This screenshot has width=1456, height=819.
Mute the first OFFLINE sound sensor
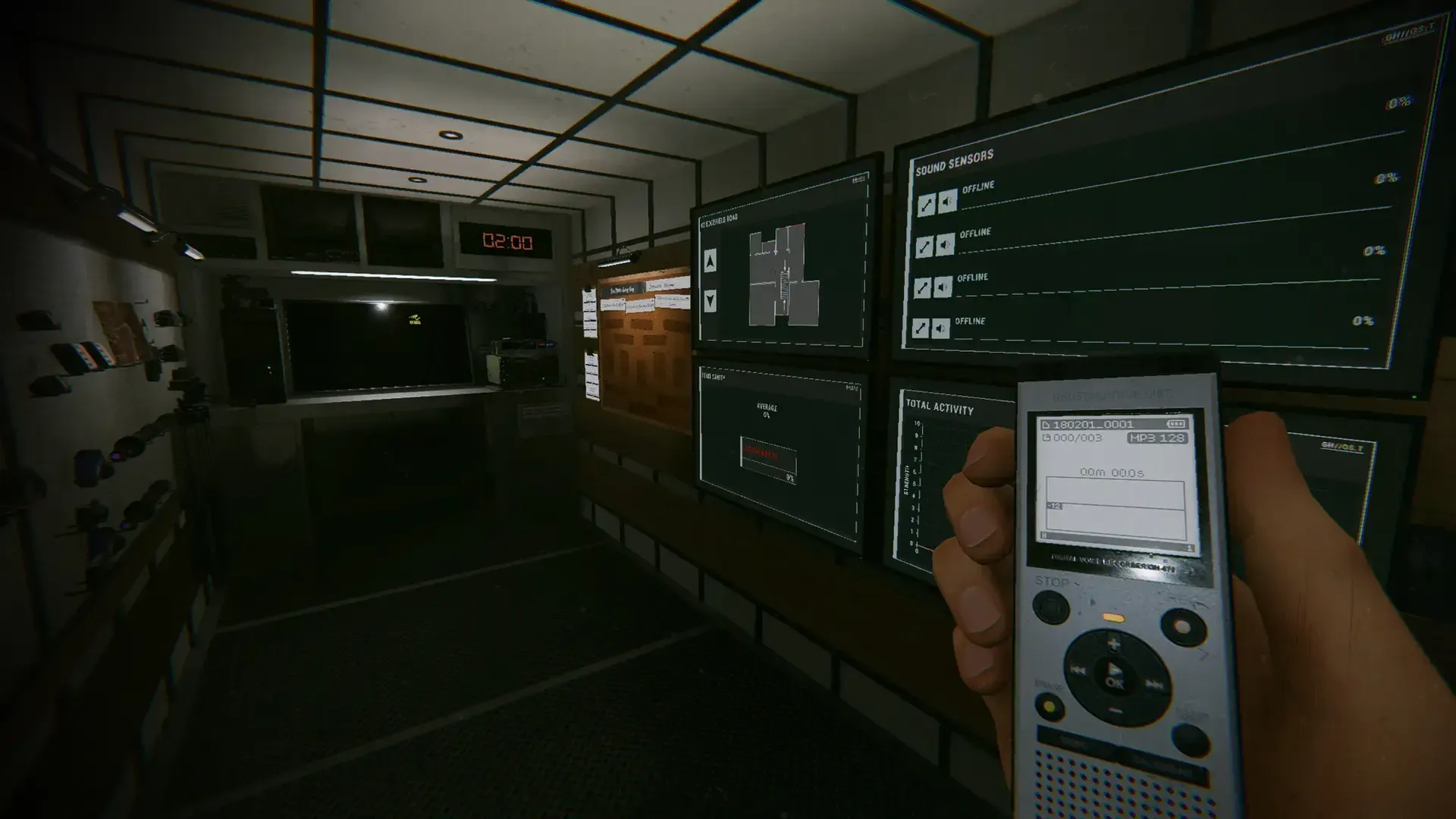tap(946, 202)
